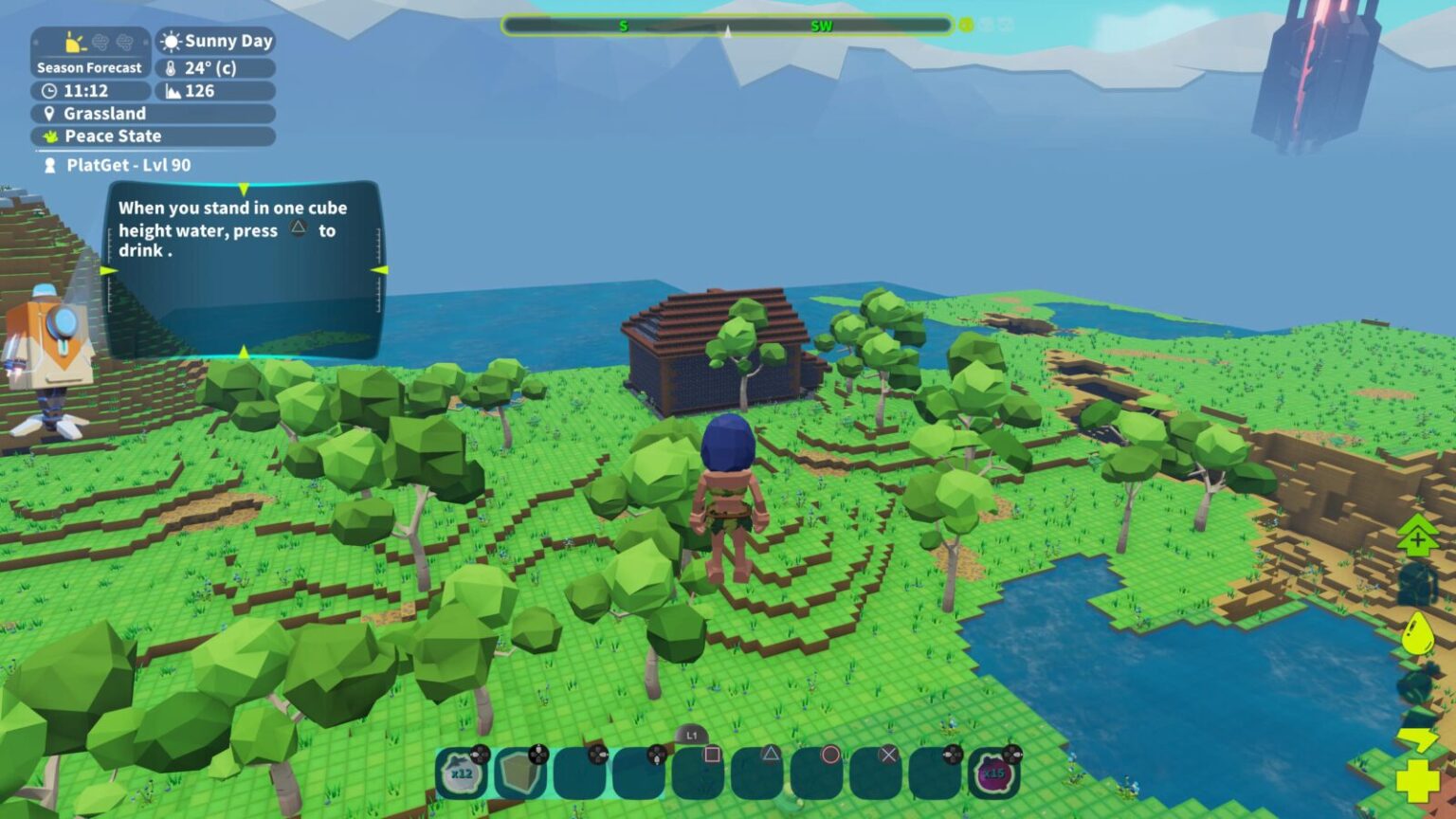Image resolution: width=1456 pixels, height=819 pixels.
Task: Select the green cube block in the hotbar
Action: (517, 773)
